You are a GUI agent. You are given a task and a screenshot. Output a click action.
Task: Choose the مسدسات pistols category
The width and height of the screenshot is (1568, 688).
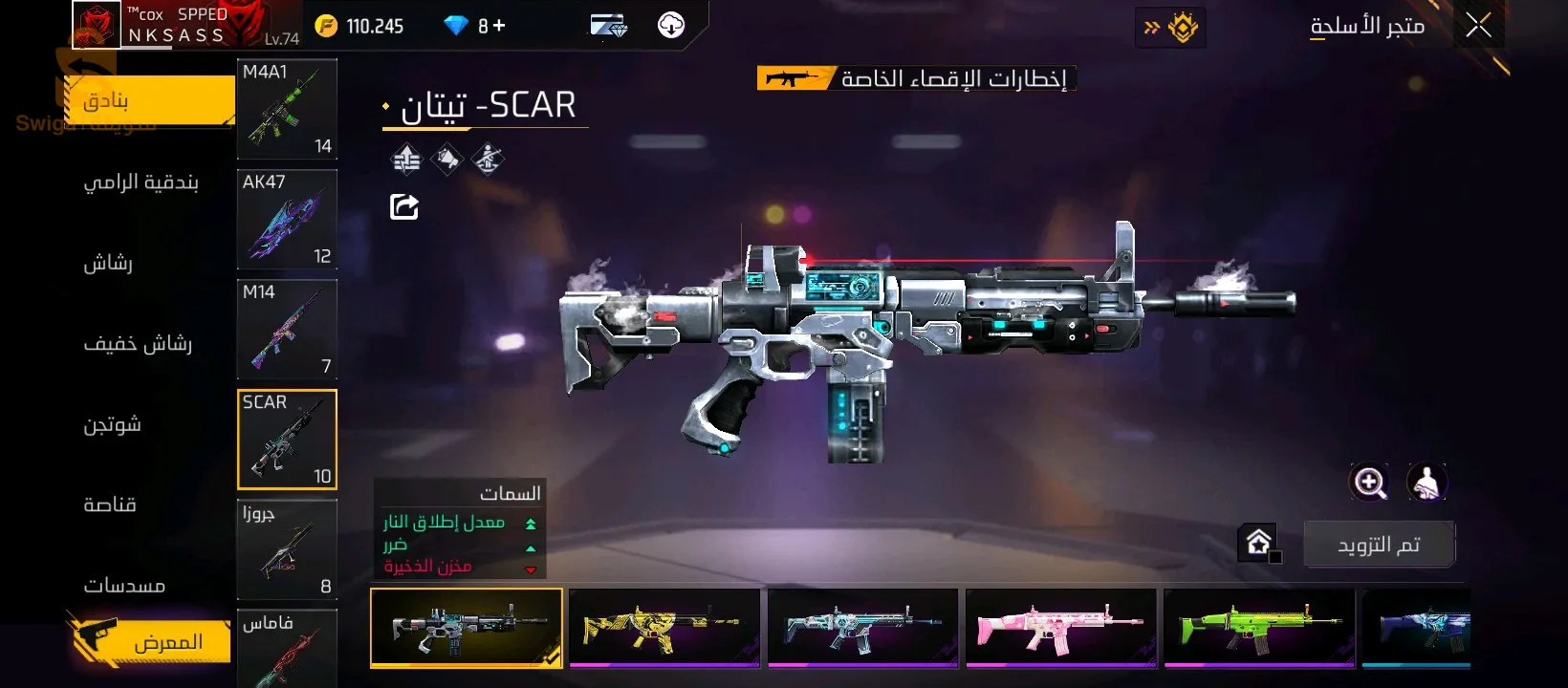pyautogui.click(x=124, y=585)
